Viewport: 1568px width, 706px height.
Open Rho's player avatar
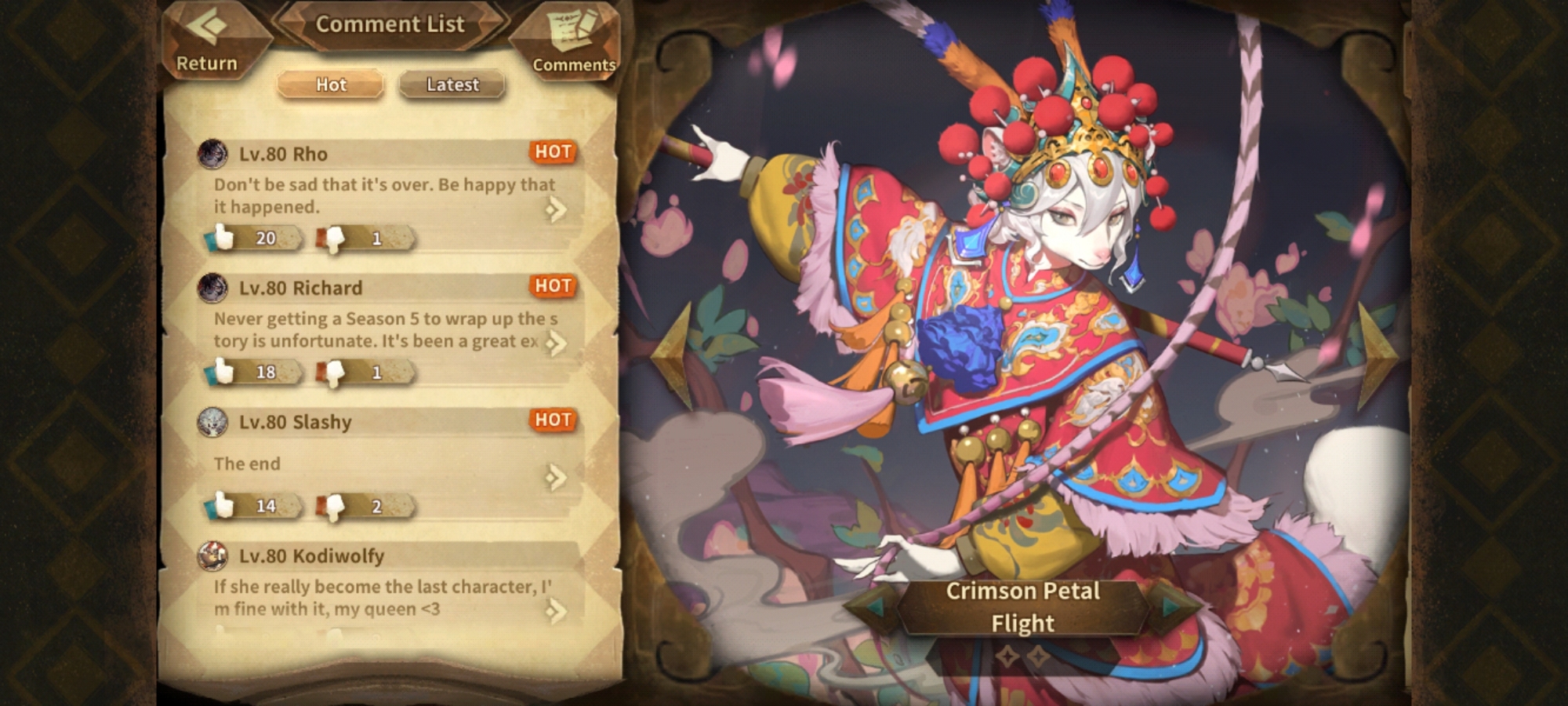[x=212, y=155]
